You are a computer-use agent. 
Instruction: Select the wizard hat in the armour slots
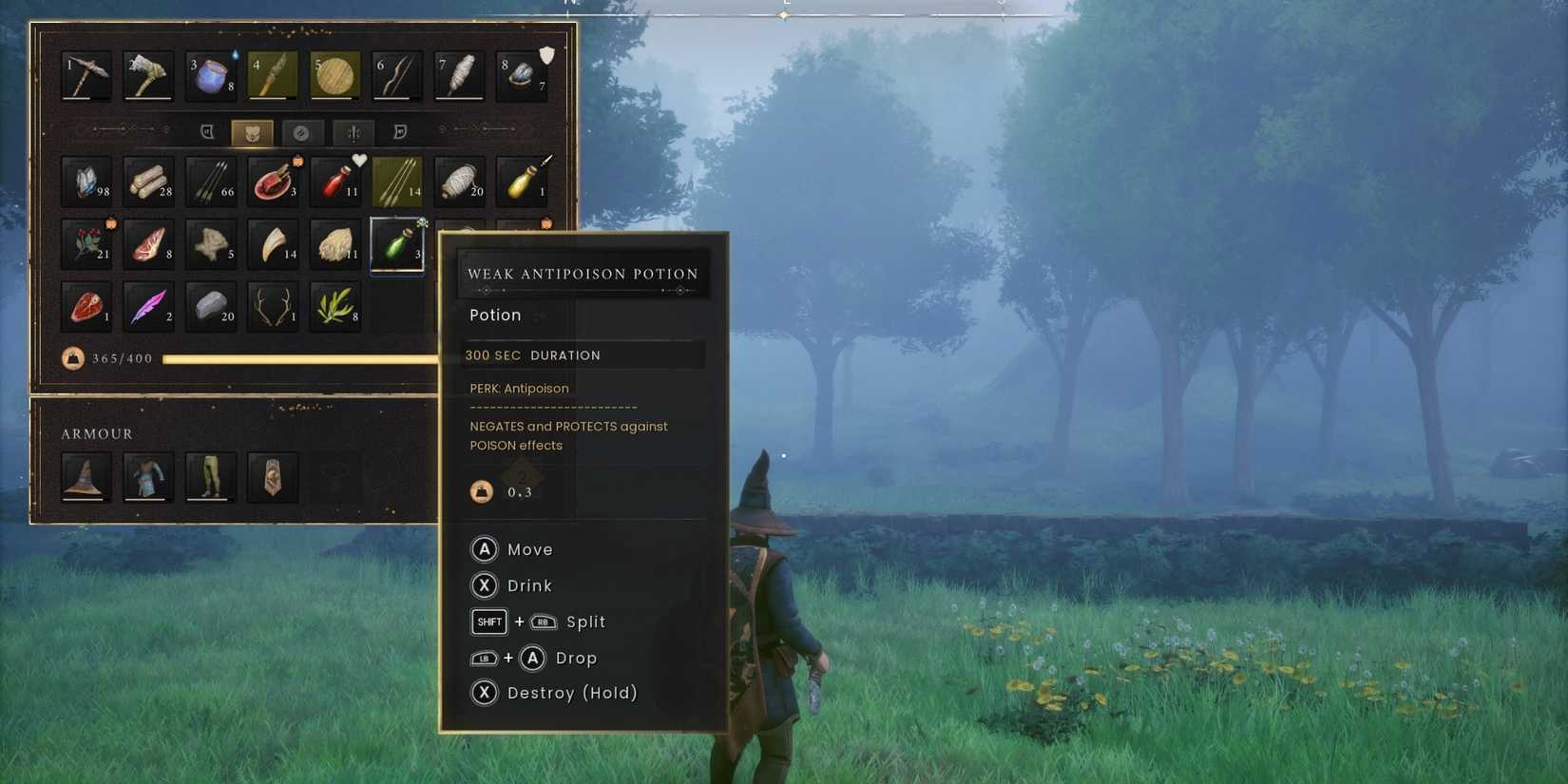pos(86,478)
